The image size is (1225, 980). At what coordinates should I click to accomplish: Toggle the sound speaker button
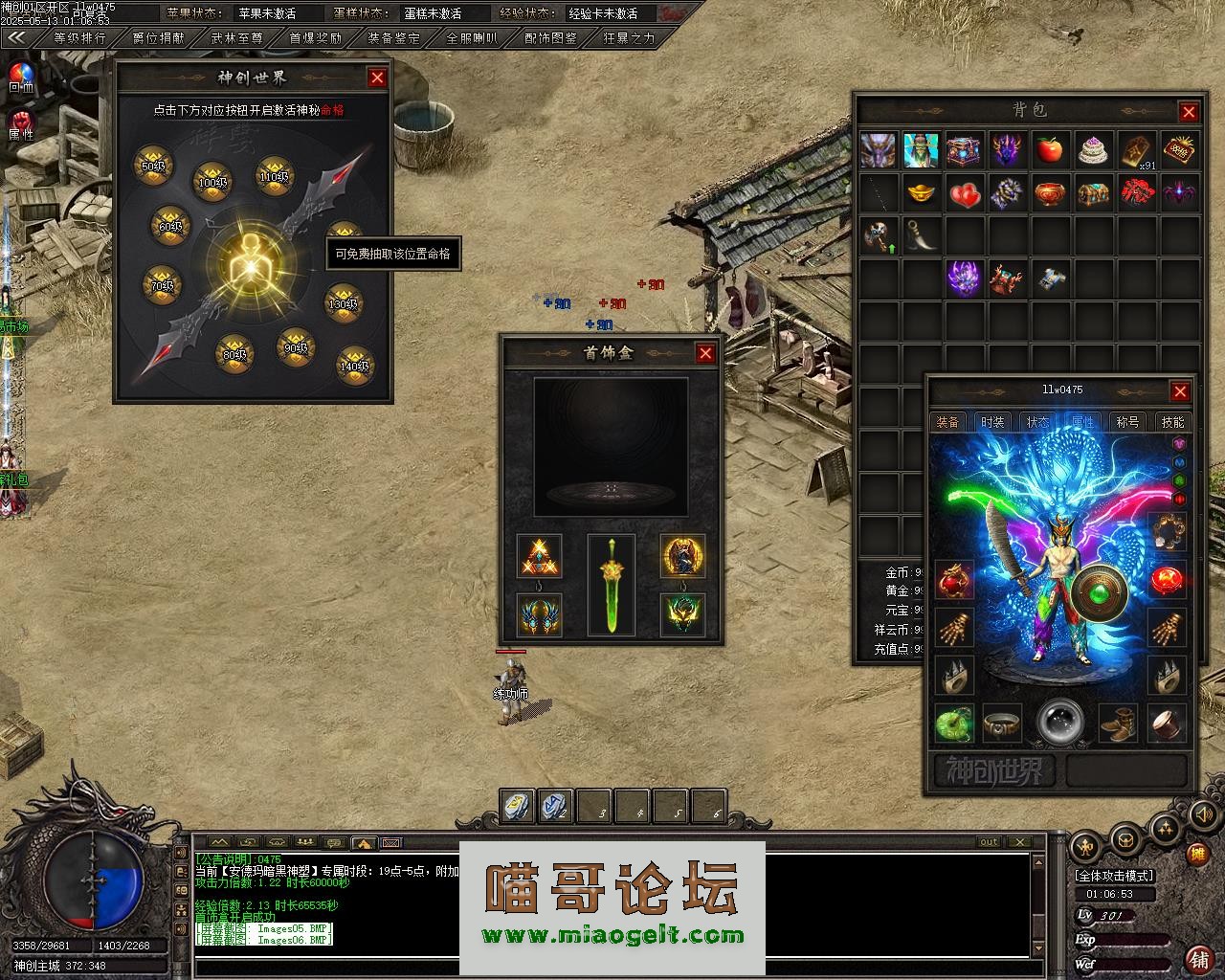[x=1204, y=814]
